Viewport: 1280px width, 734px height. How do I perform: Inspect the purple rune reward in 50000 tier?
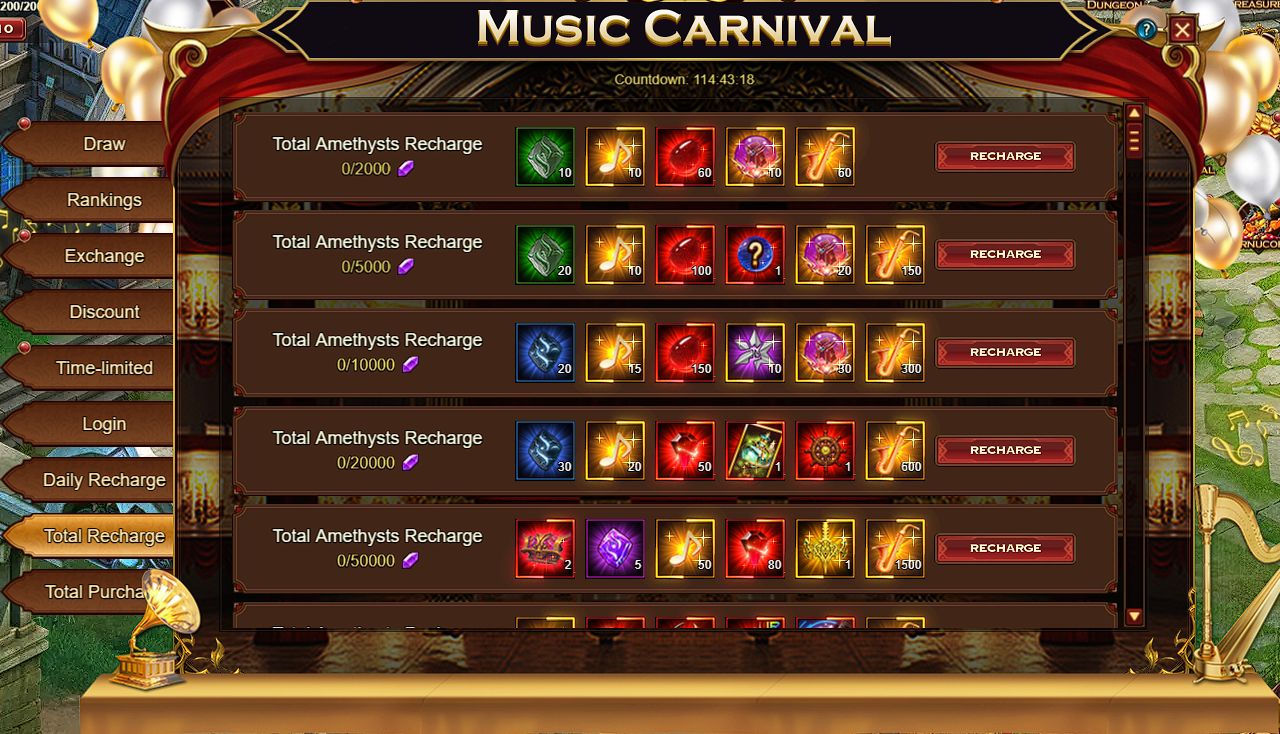615,548
